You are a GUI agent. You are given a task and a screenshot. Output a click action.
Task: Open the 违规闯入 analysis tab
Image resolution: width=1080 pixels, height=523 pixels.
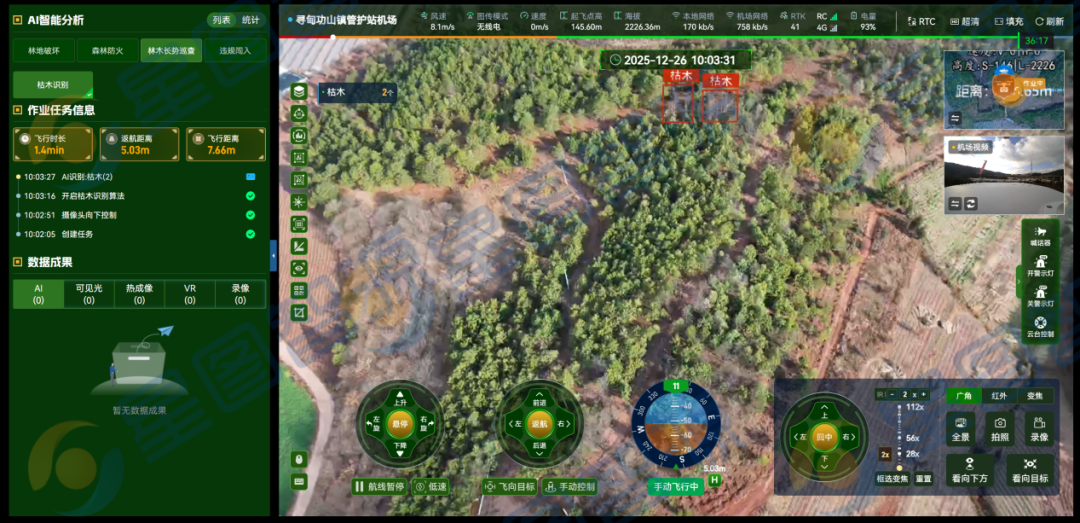tap(236, 50)
